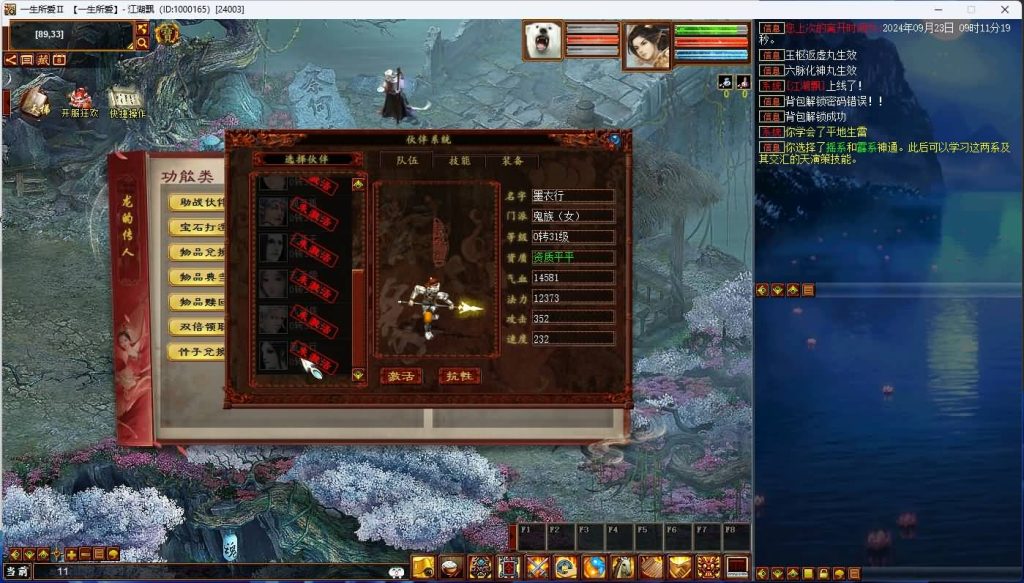Image resolution: width=1024 pixels, height=583 pixels.
Task: Close the game window
Action: [x=1002, y=10]
